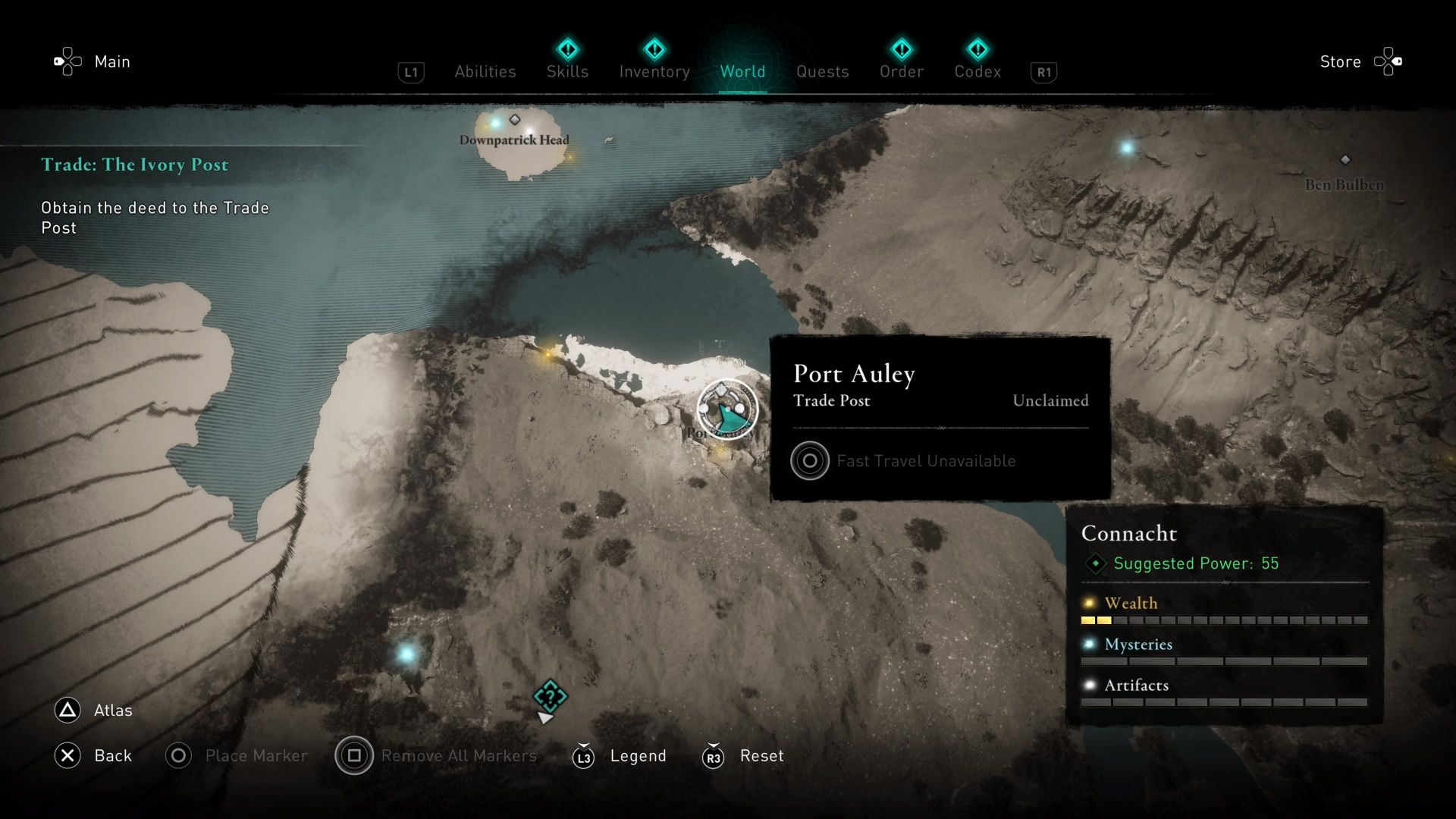
Task: Open the World tab
Action: (743, 71)
